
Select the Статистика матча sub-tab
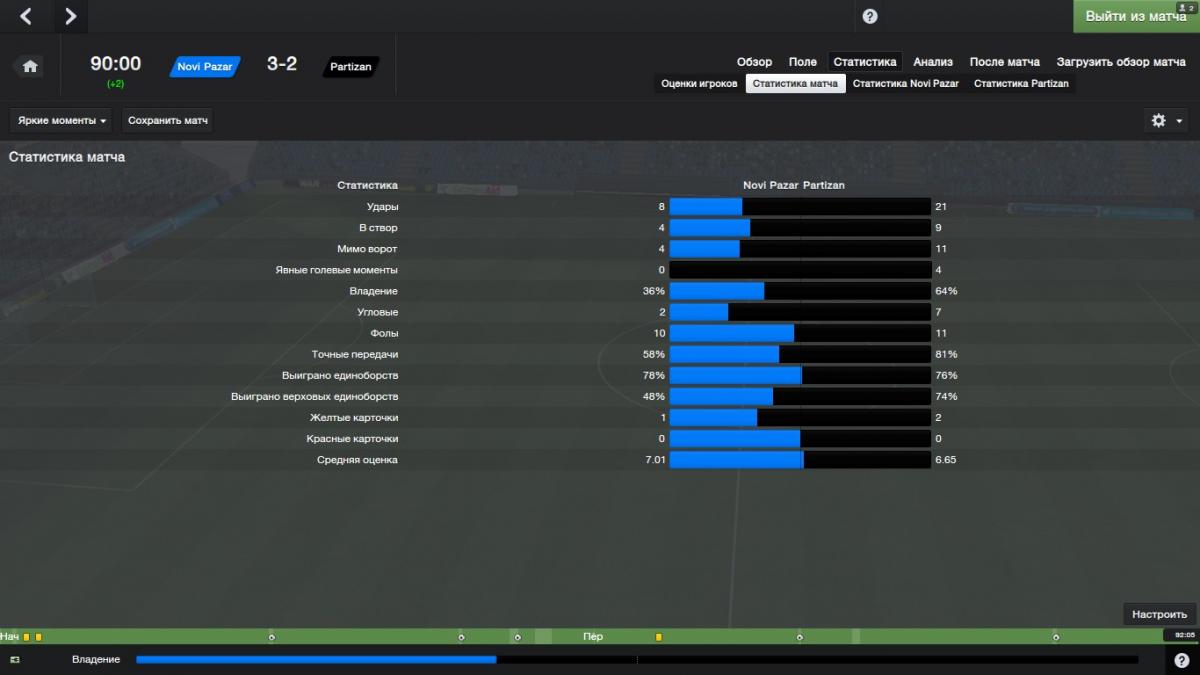795,84
